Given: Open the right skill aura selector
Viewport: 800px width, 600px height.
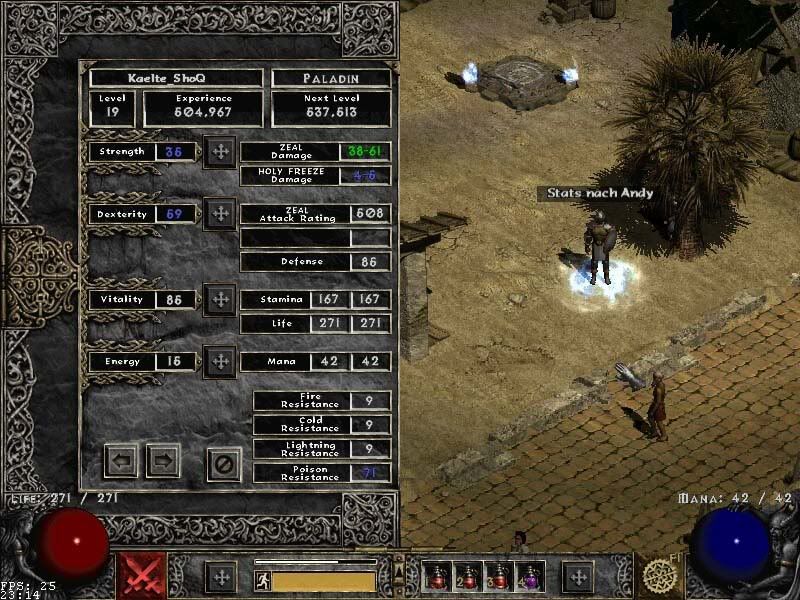Looking at the screenshot, I should click(x=660, y=576).
